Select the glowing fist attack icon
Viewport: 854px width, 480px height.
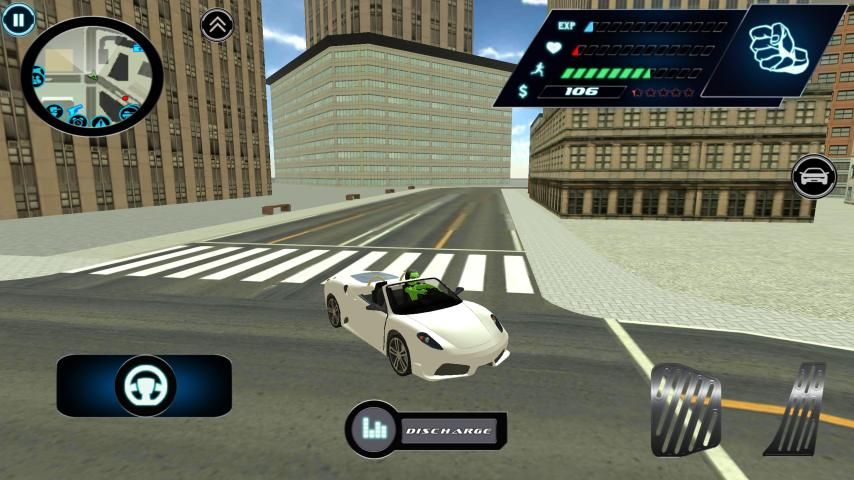click(x=779, y=49)
